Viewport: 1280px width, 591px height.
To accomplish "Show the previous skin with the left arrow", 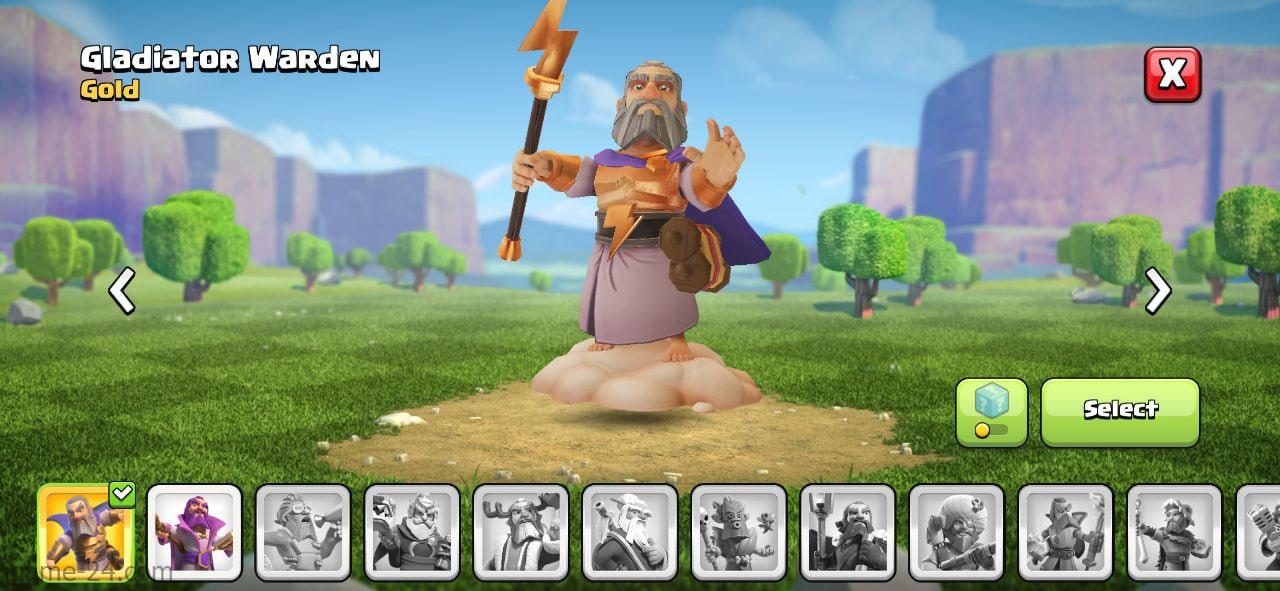I will click(122, 291).
